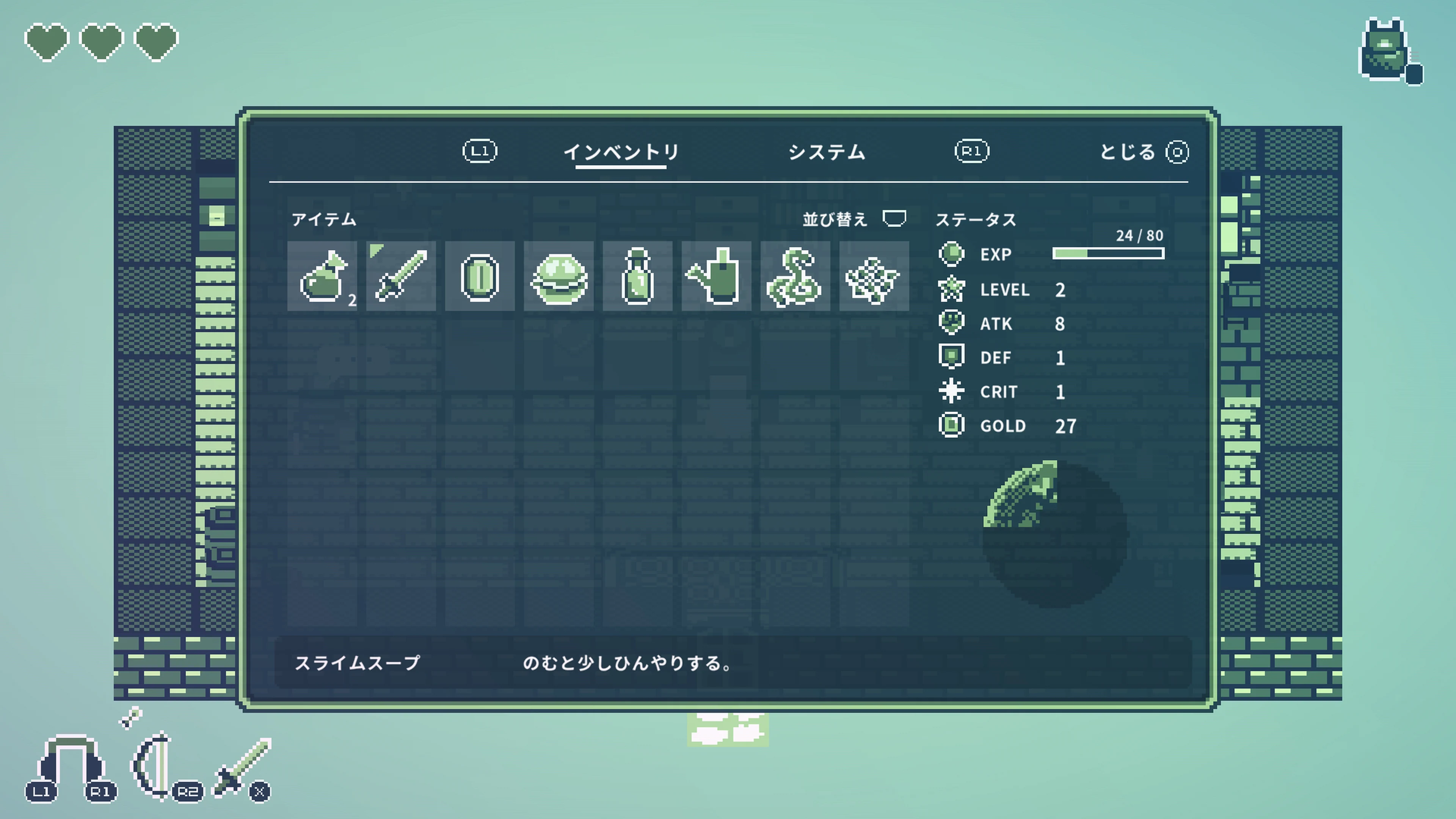Select the net item in the last slot
The height and width of the screenshot is (819, 1456).
(874, 277)
